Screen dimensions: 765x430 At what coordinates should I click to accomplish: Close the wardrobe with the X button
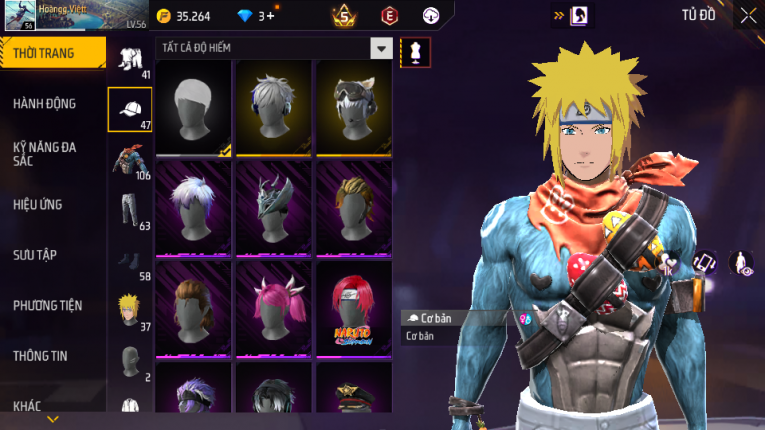point(748,15)
